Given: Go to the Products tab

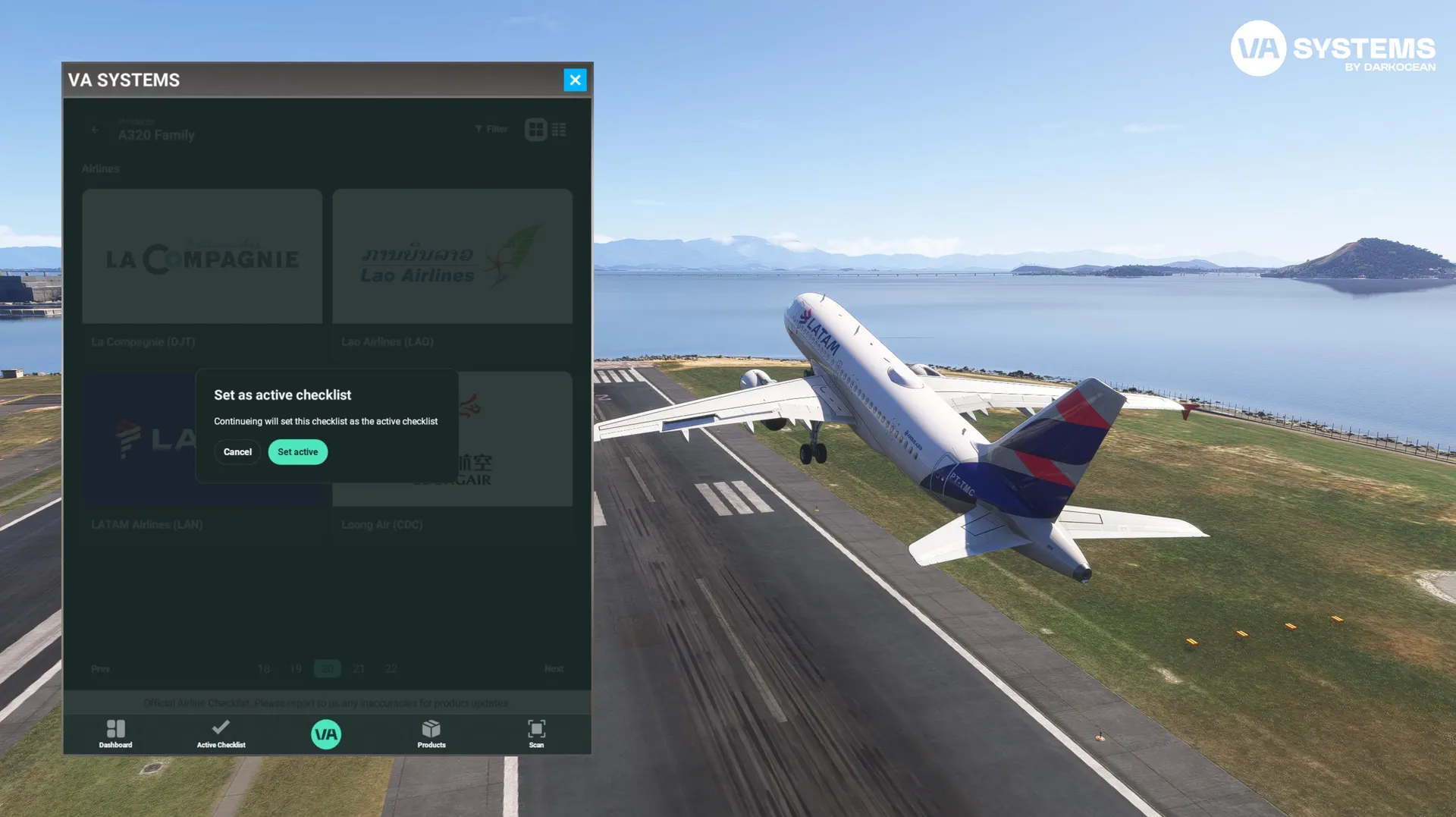Looking at the screenshot, I should (431, 734).
